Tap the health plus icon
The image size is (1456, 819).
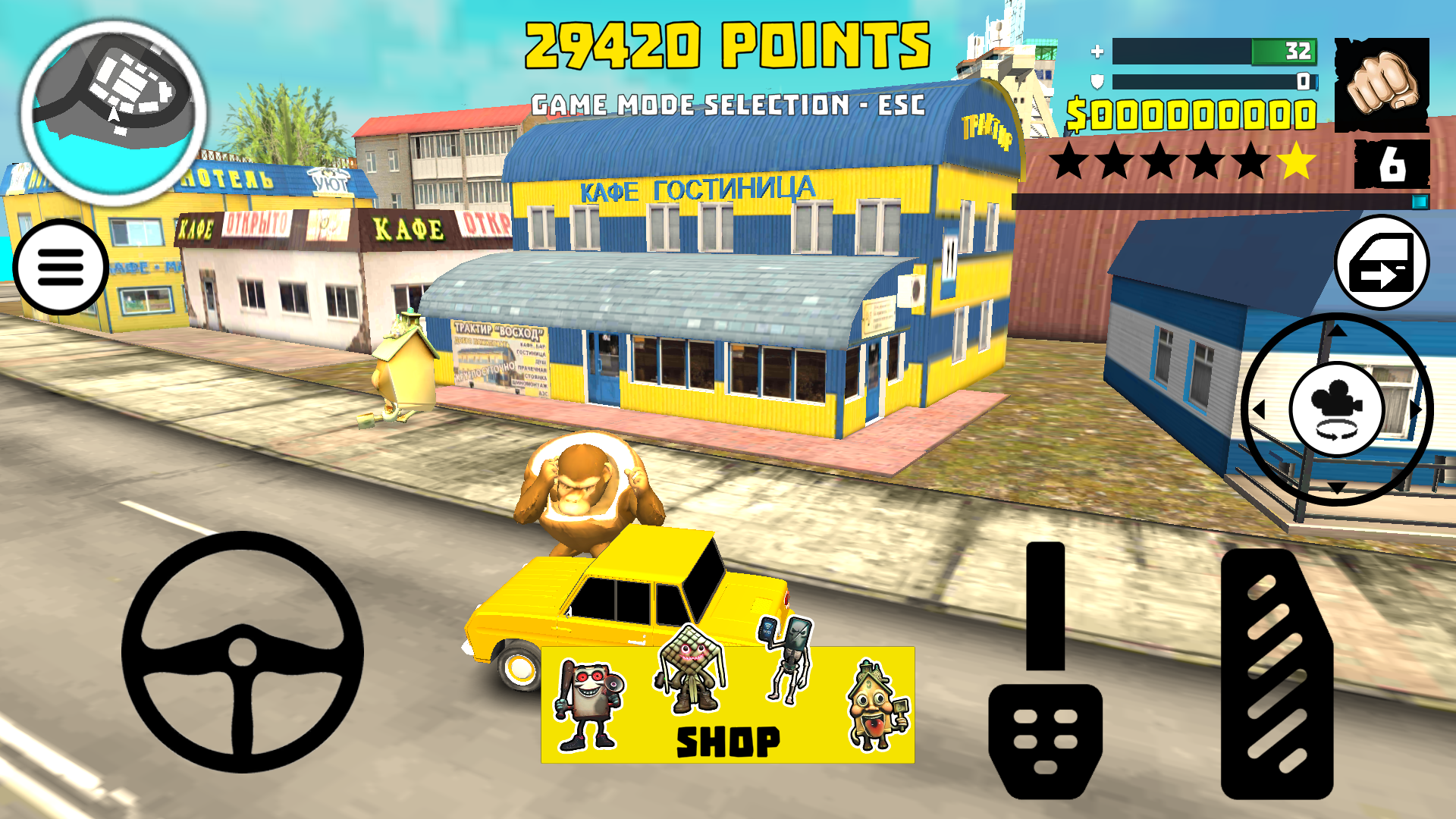click(x=1097, y=52)
